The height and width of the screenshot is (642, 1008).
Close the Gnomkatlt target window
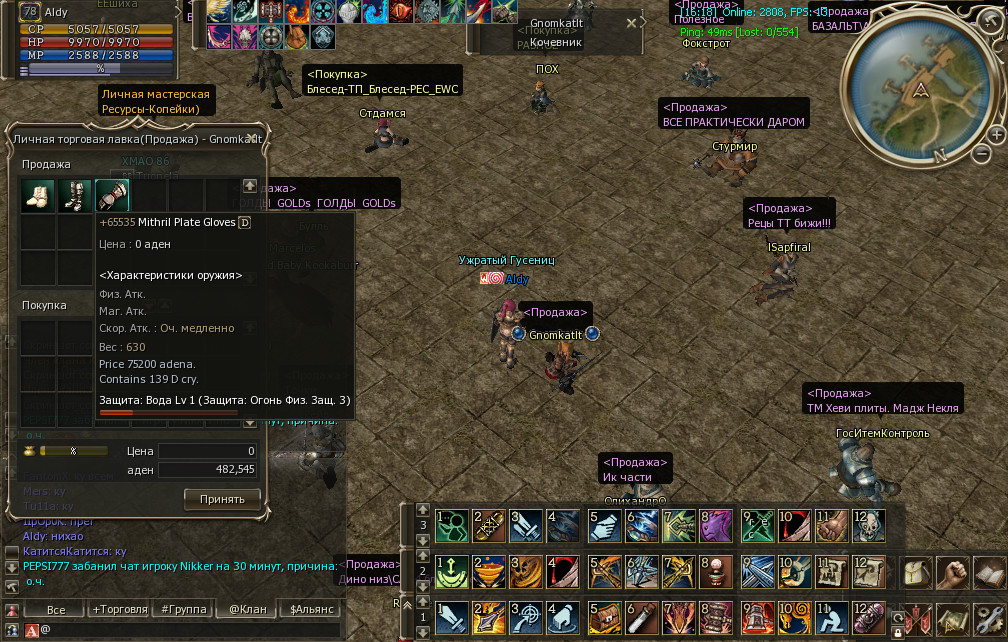click(x=631, y=22)
